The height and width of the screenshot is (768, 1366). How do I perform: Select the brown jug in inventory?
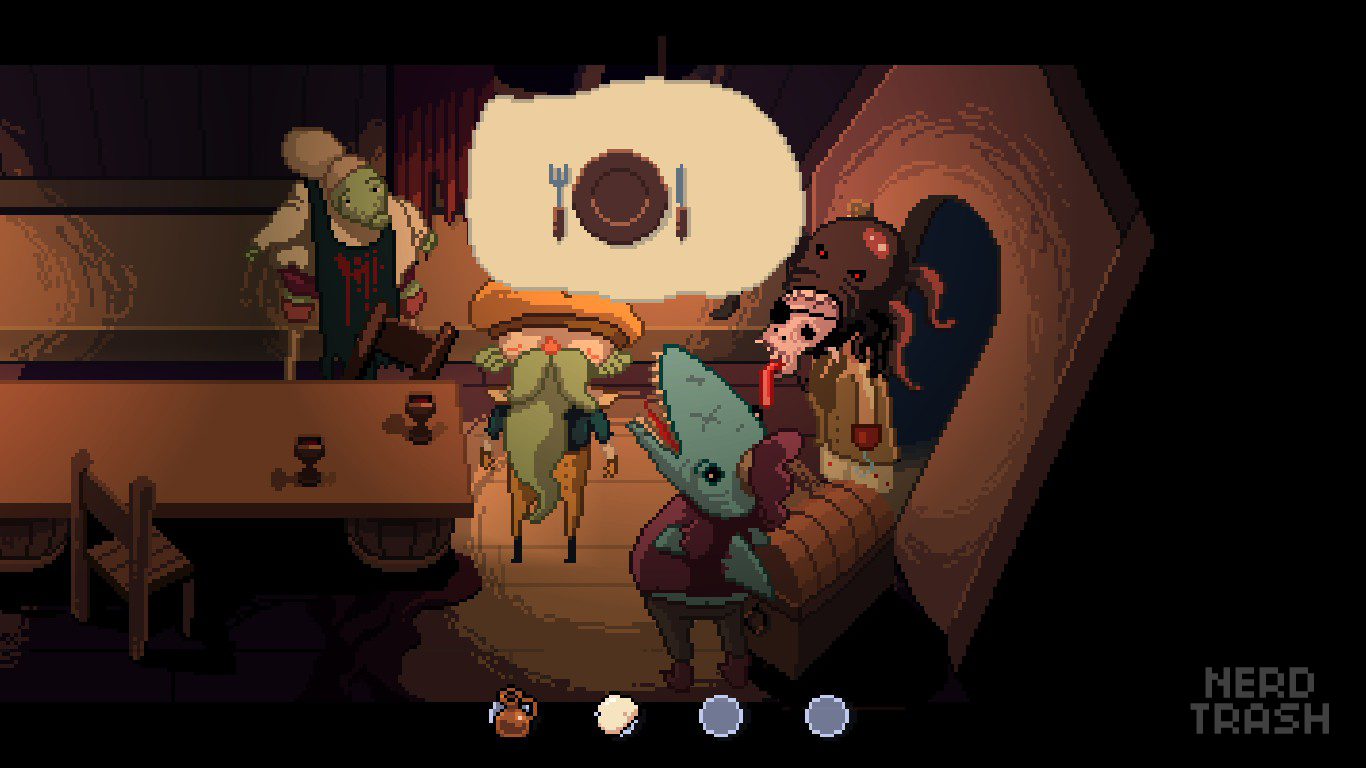point(514,714)
